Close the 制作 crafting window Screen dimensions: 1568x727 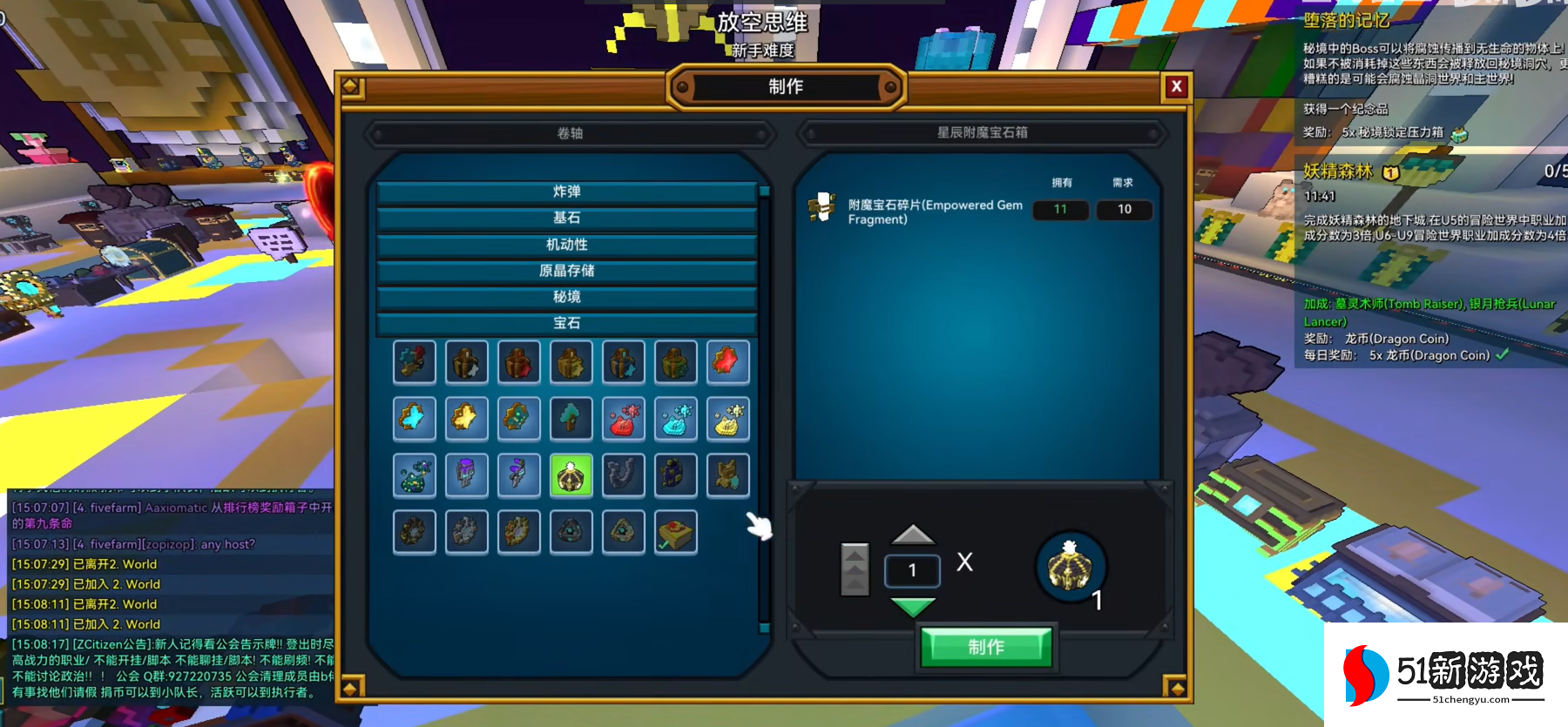1176,86
